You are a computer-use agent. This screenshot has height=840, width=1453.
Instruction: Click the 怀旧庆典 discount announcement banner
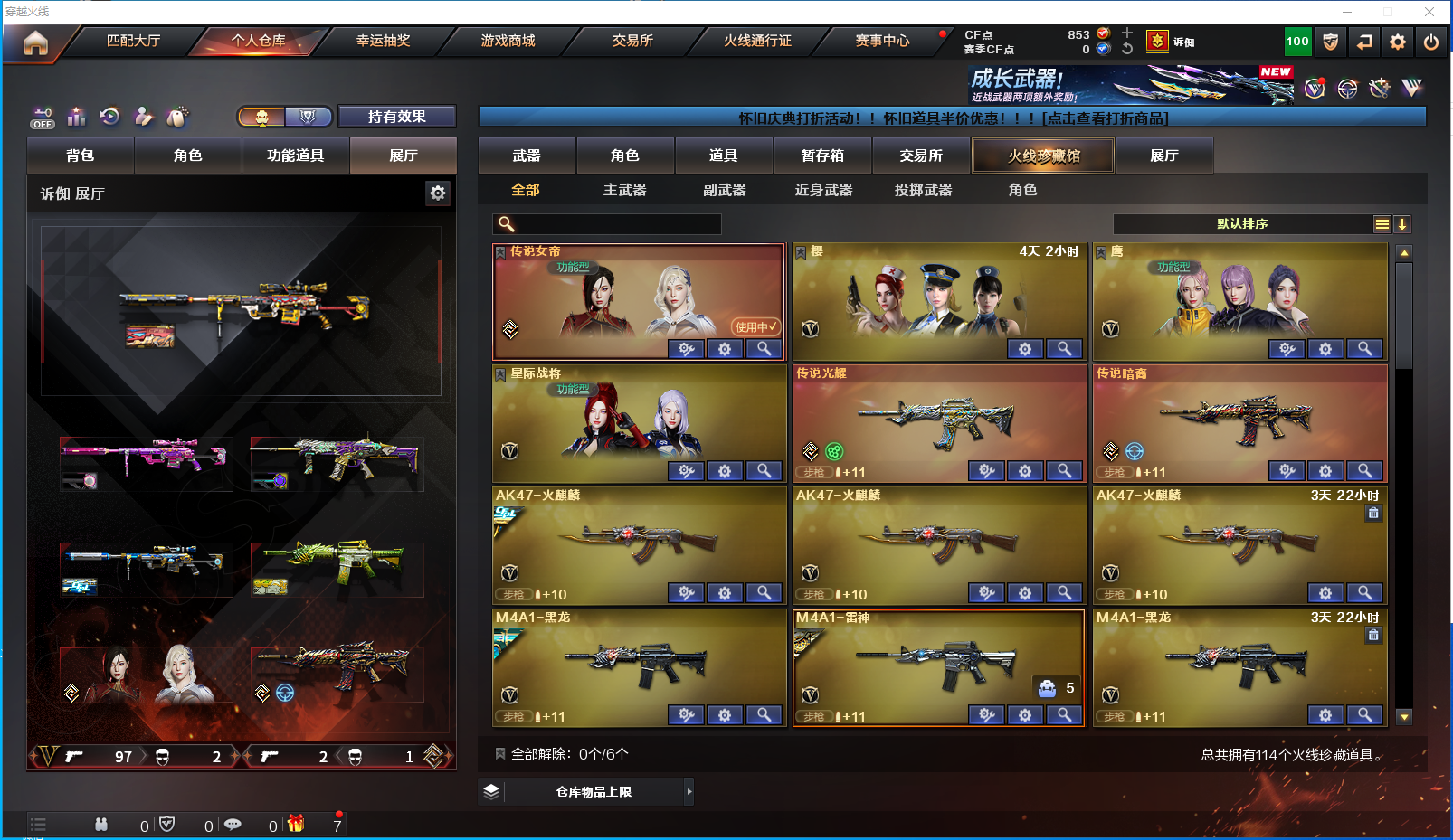click(x=952, y=118)
